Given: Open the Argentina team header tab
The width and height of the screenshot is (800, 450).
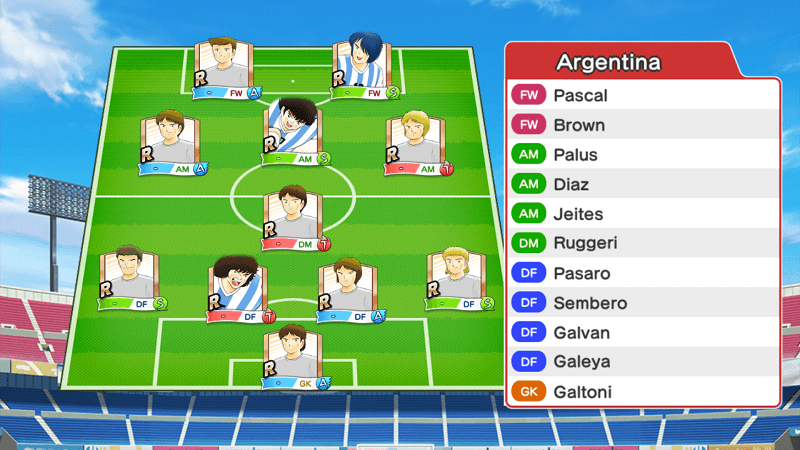Looking at the screenshot, I should 620,62.
